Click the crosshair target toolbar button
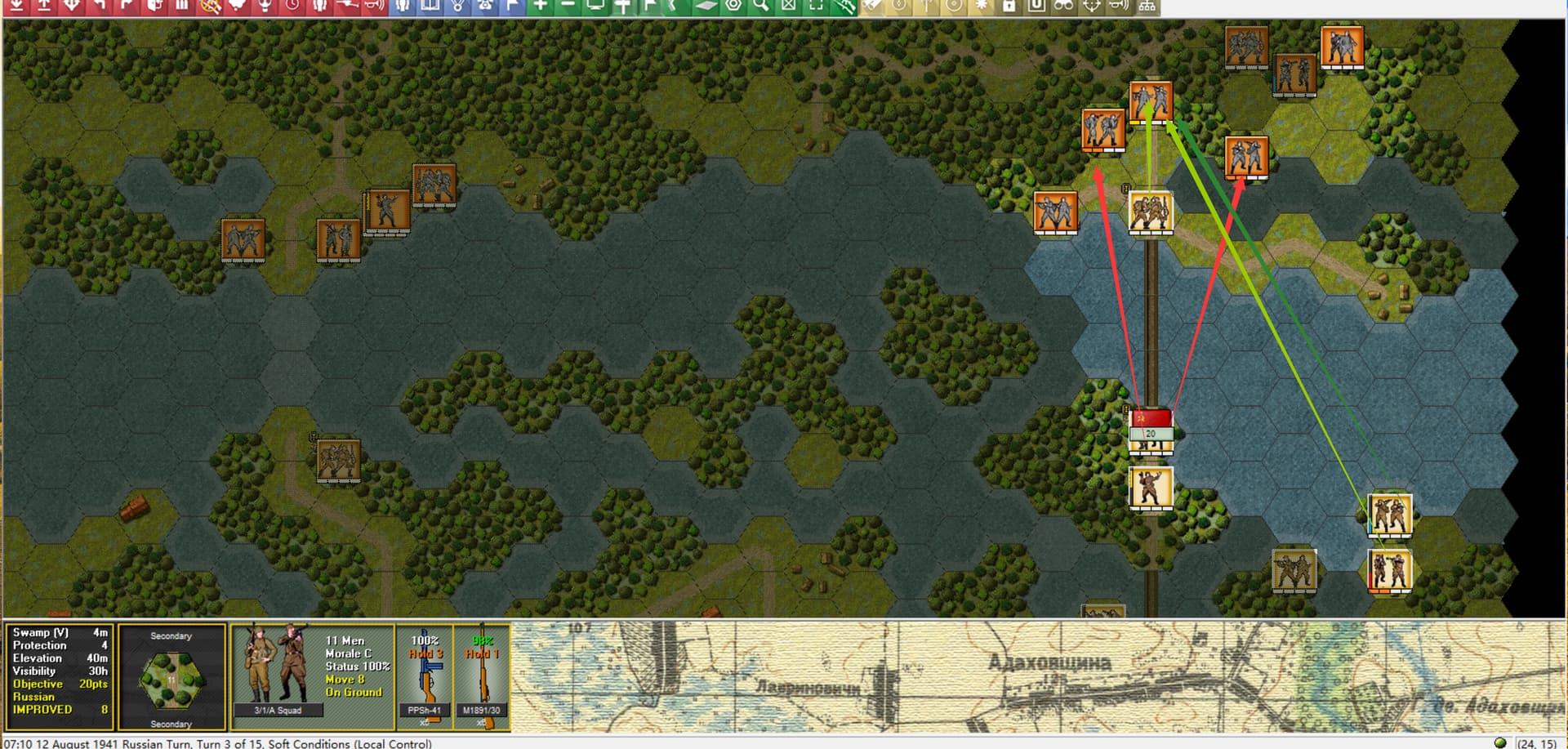 (1091, 7)
